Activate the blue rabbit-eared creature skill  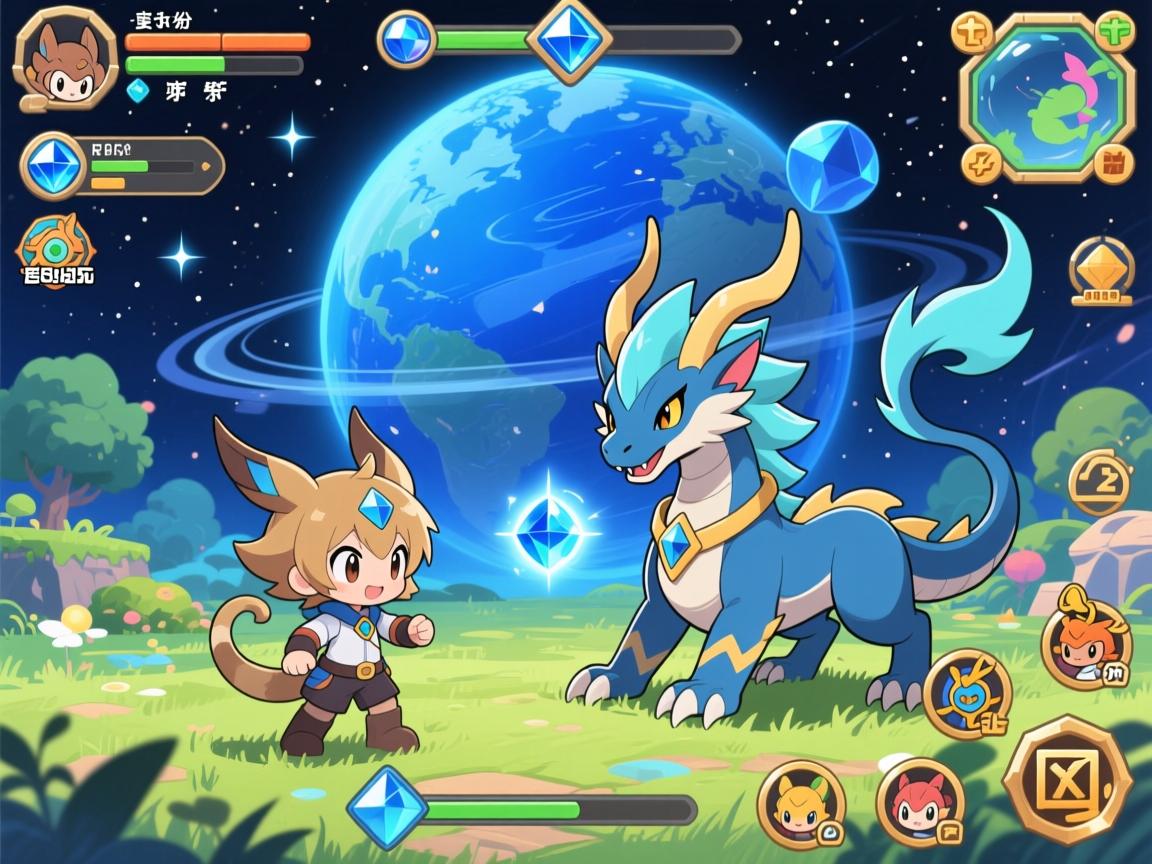(967, 693)
